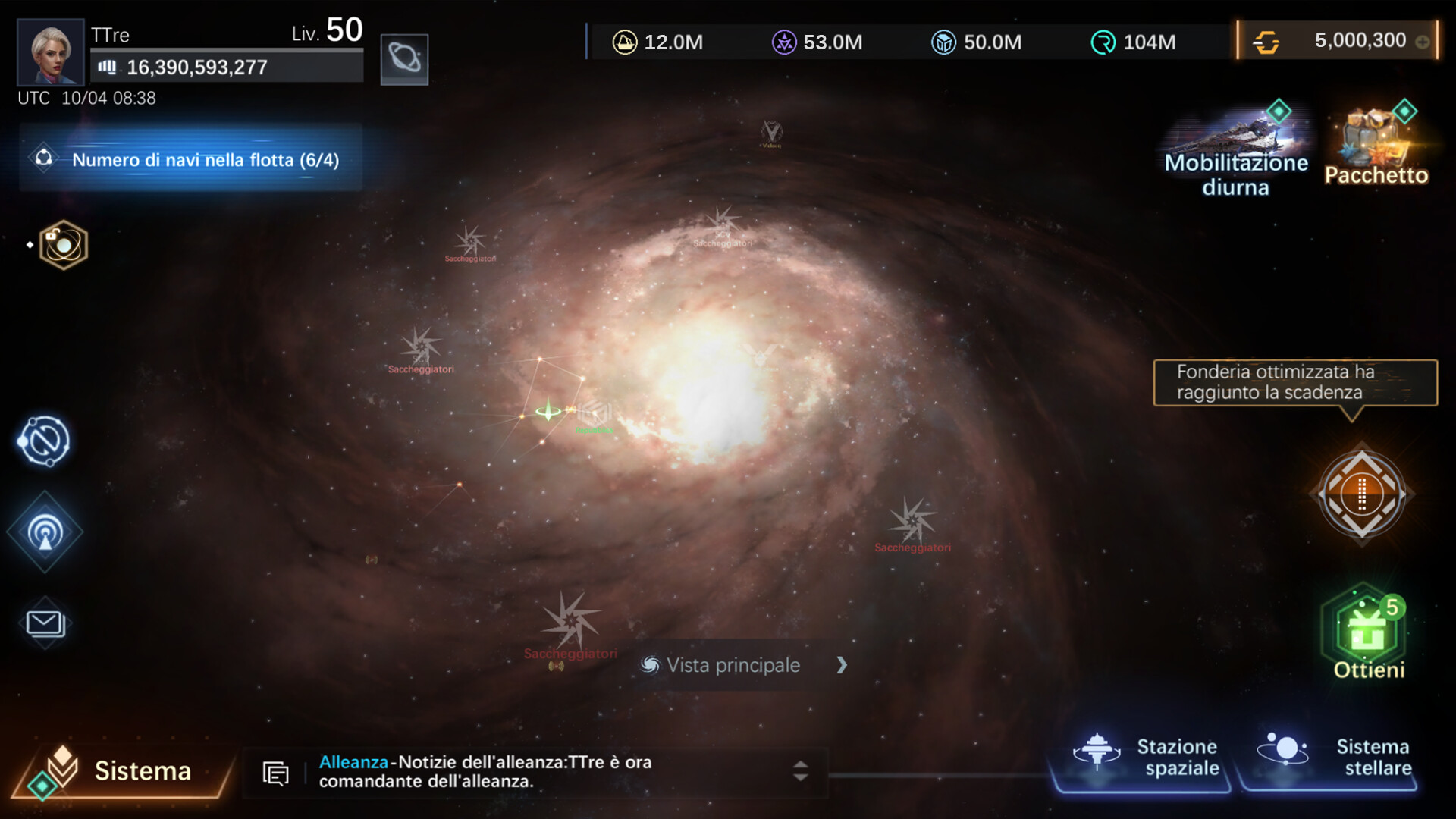Open the Pacchetto shop offer
Image resolution: width=1456 pixels, height=819 pixels.
[x=1376, y=146]
